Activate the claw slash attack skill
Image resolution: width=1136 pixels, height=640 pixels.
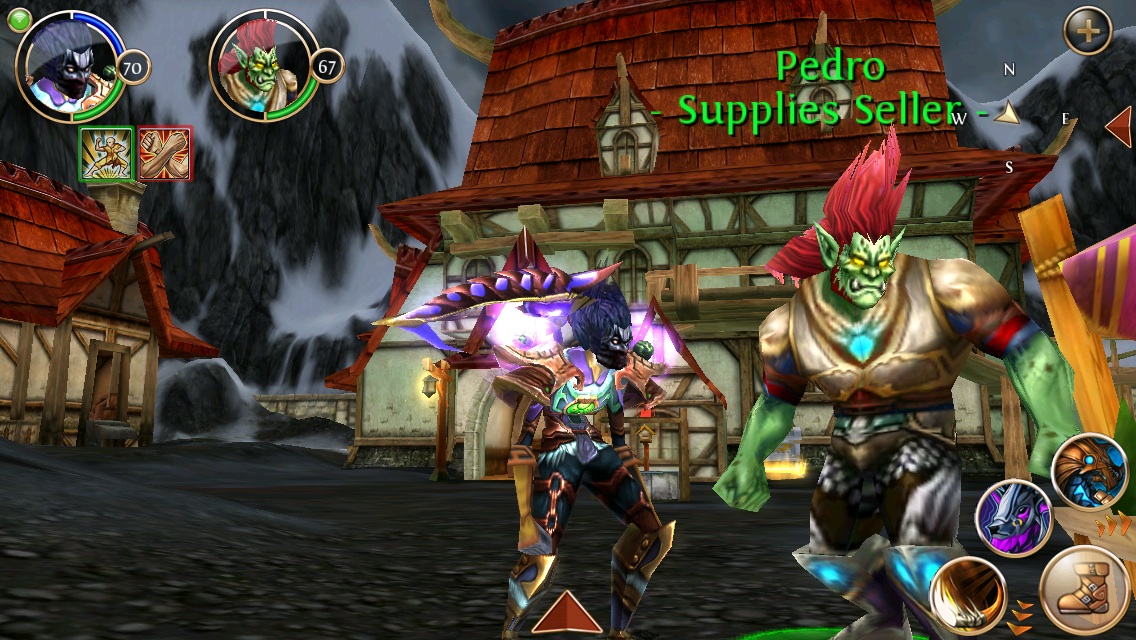967,595
